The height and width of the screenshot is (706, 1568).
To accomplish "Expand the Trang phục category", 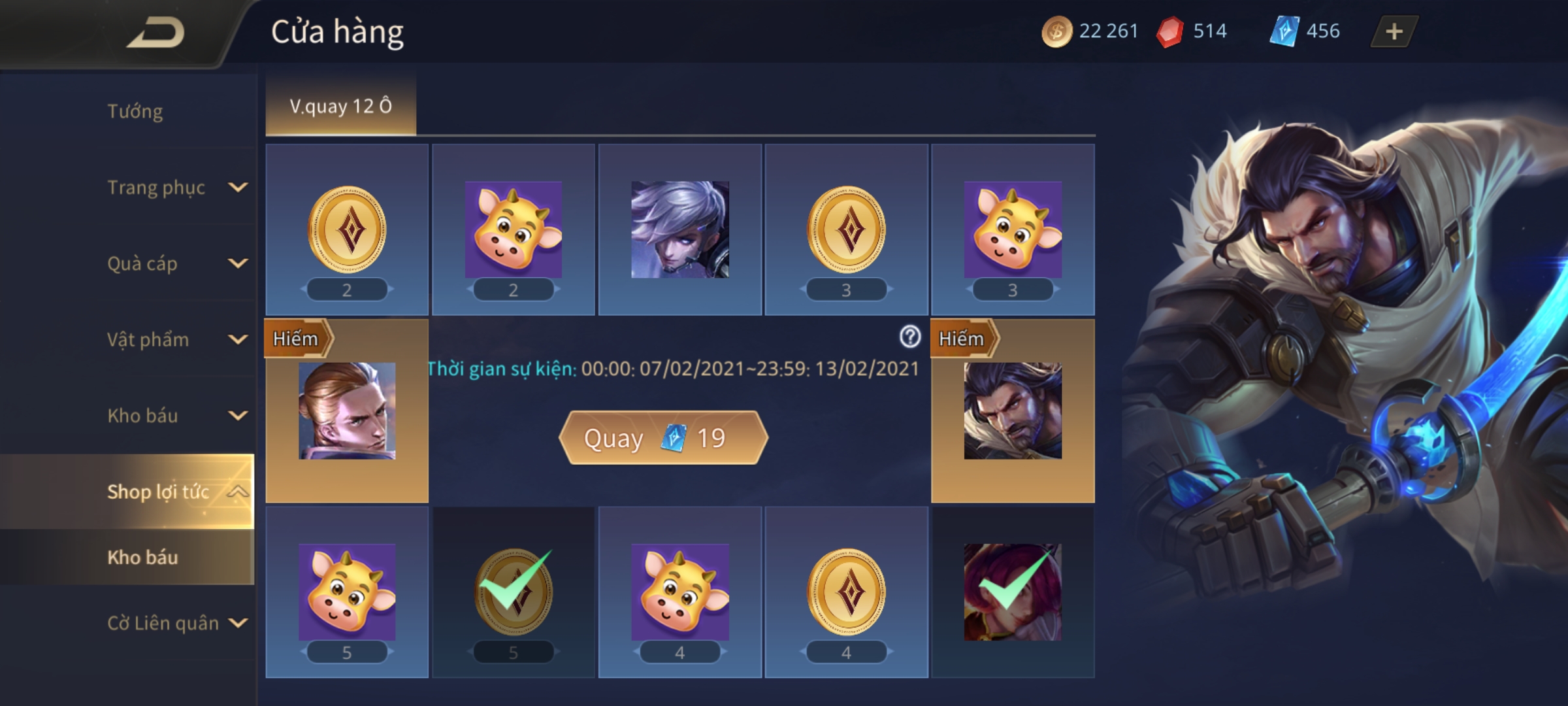I will coord(238,188).
